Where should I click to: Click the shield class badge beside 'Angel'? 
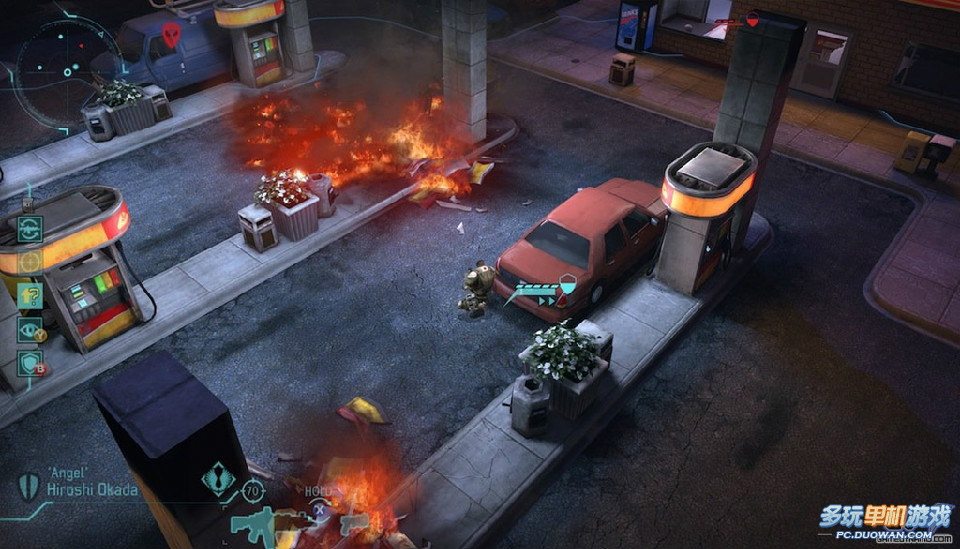(x=28, y=487)
